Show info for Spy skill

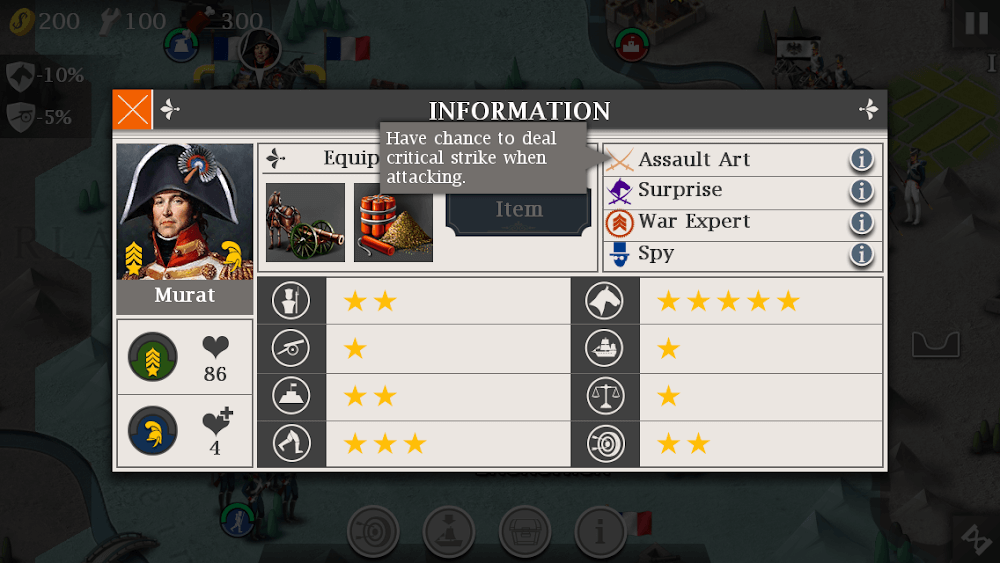[x=862, y=254]
